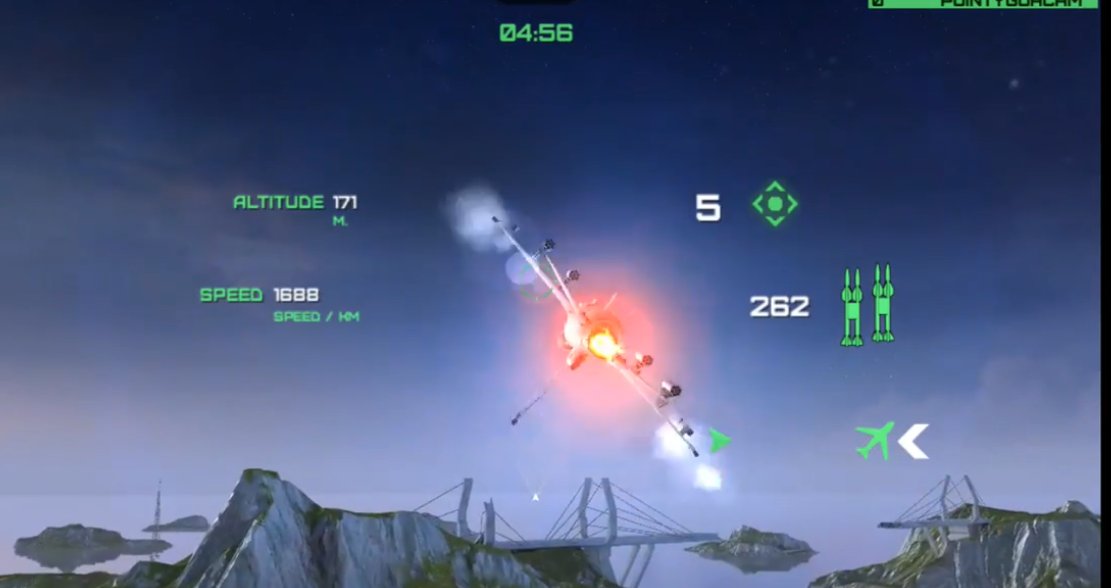Click the green airplane icon
Screen dimensions: 1111x588
[x=875, y=440]
